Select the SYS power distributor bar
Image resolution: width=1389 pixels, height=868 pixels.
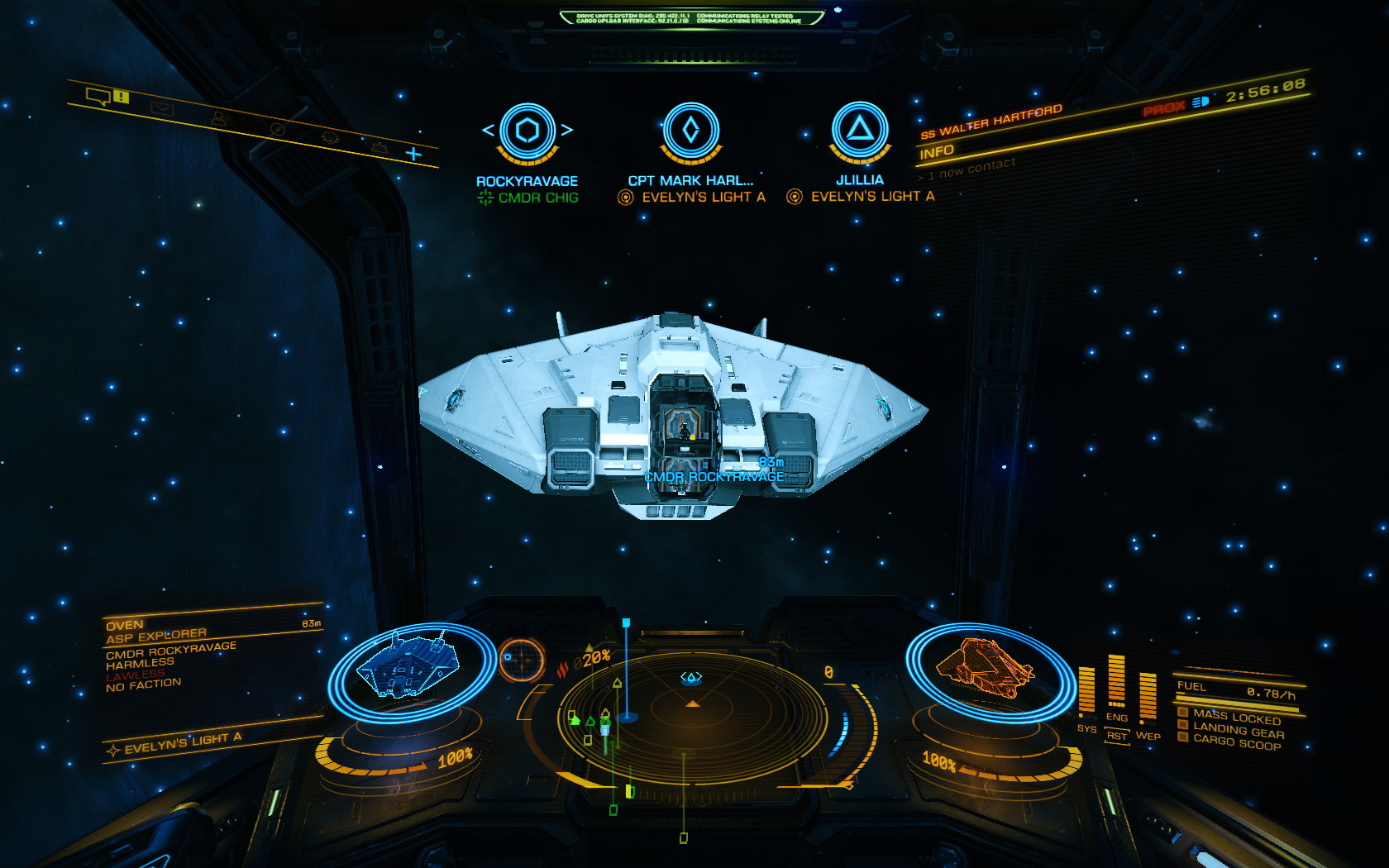pos(1086,690)
